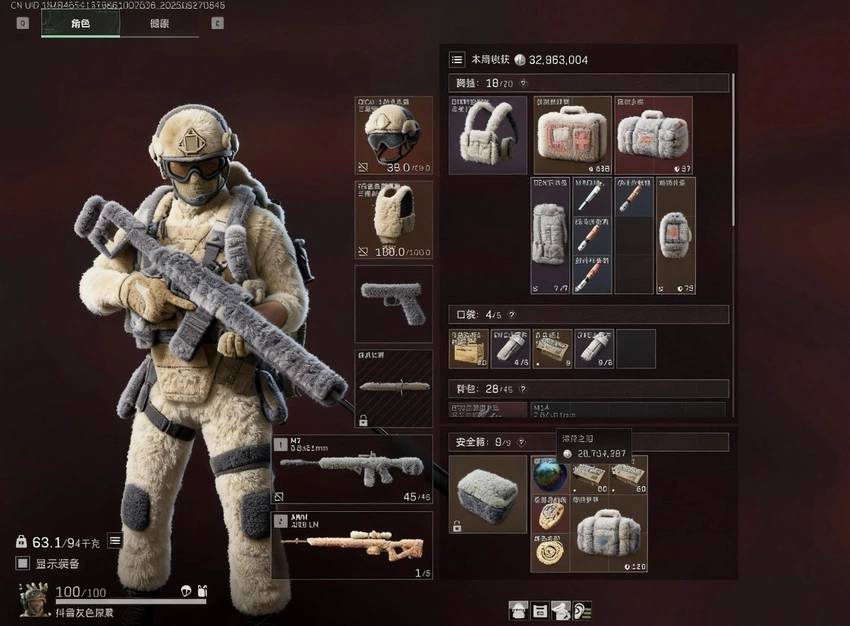Open the list icon next to 本局收获
Image resolution: width=850 pixels, height=626 pixels.
(x=457, y=60)
